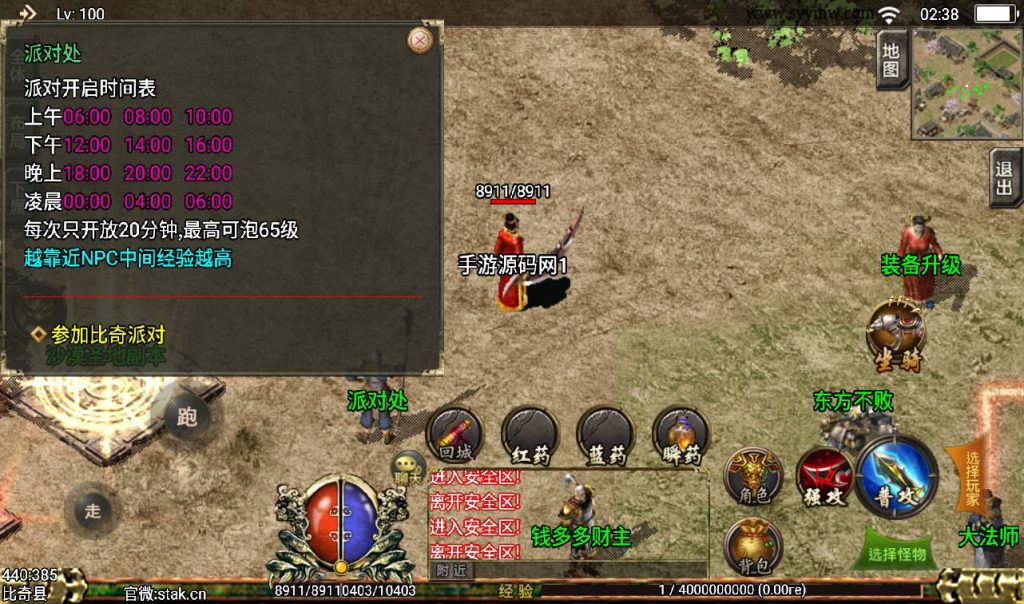
Task: Tap the 选择怪物 target monster button
Action: pos(896,552)
